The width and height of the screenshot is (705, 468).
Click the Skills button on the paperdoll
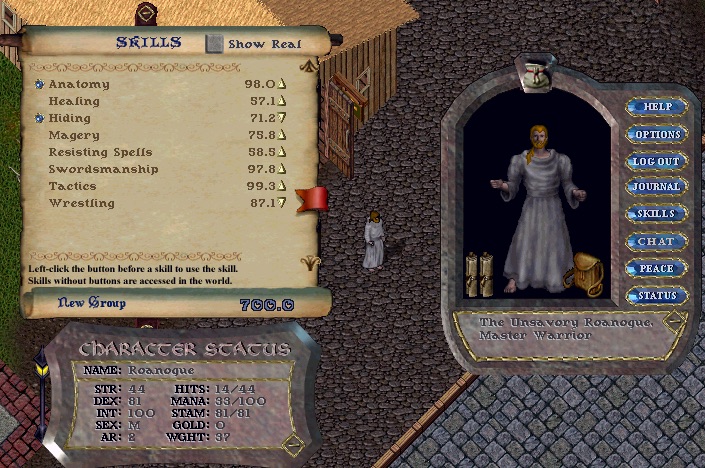click(656, 214)
